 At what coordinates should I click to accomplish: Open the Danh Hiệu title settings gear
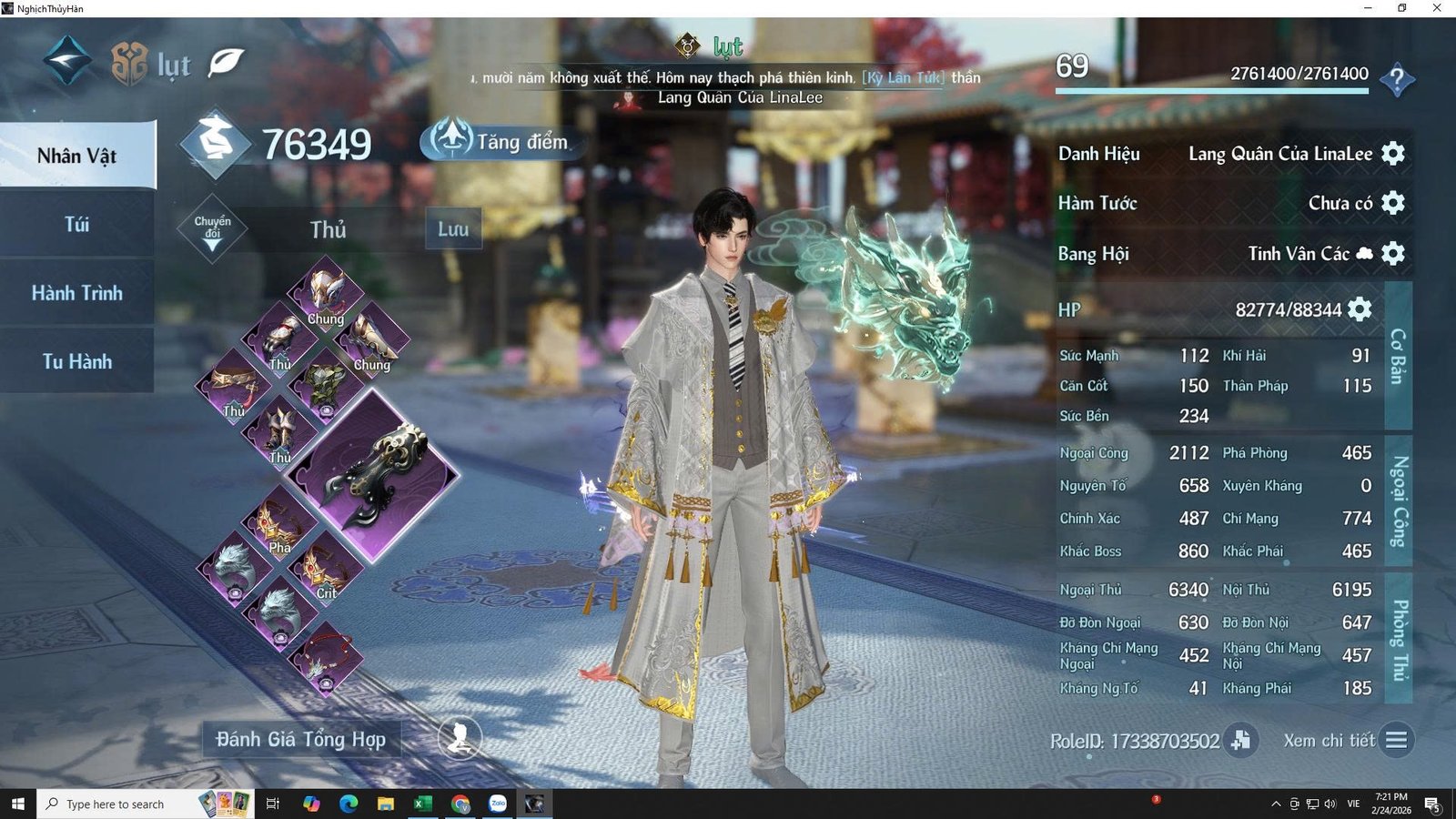coord(1392,153)
